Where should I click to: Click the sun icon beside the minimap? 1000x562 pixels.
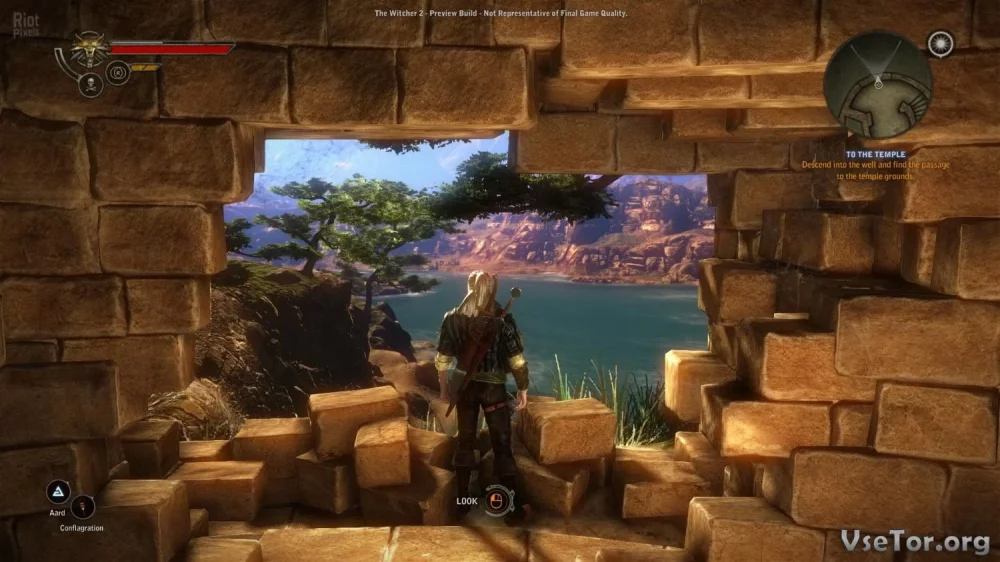[939, 43]
